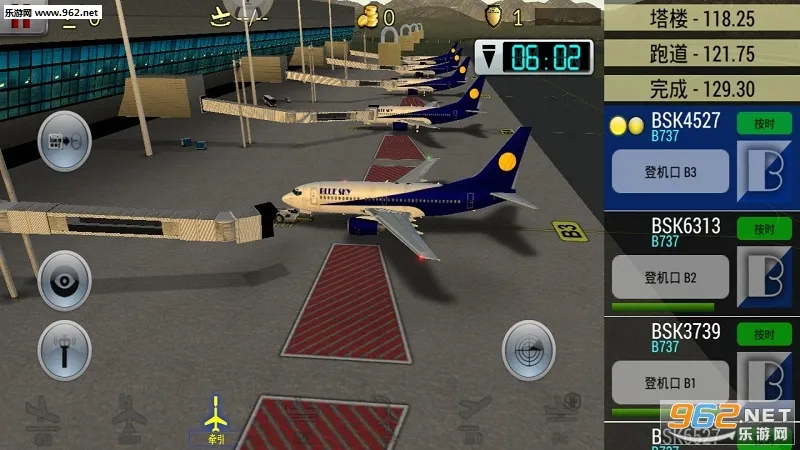Tap the 完成 129.30 frequency button
Viewport: 800px width, 450px height.
tap(701, 88)
